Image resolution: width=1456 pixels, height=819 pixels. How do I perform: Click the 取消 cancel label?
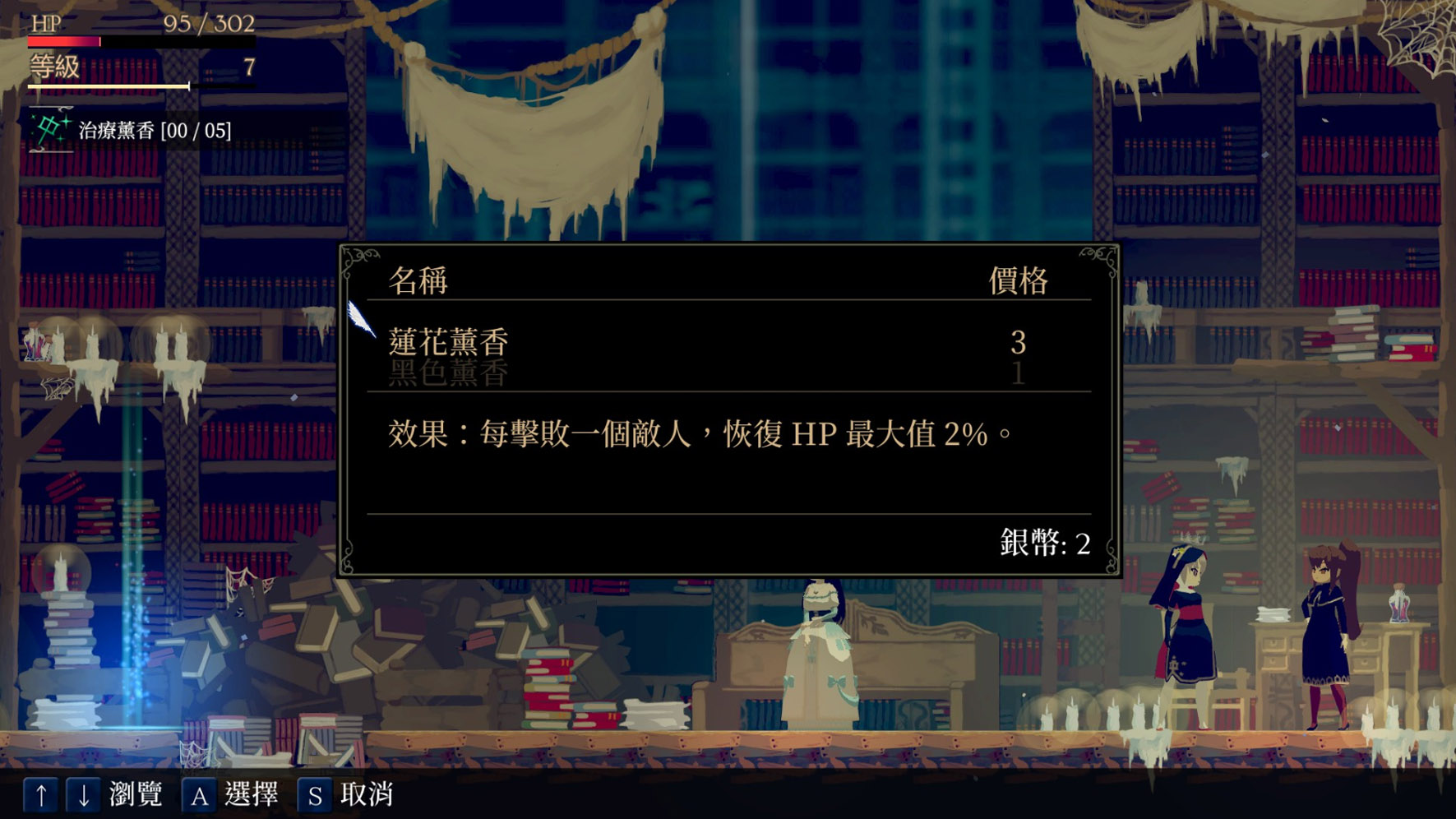[x=367, y=796]
